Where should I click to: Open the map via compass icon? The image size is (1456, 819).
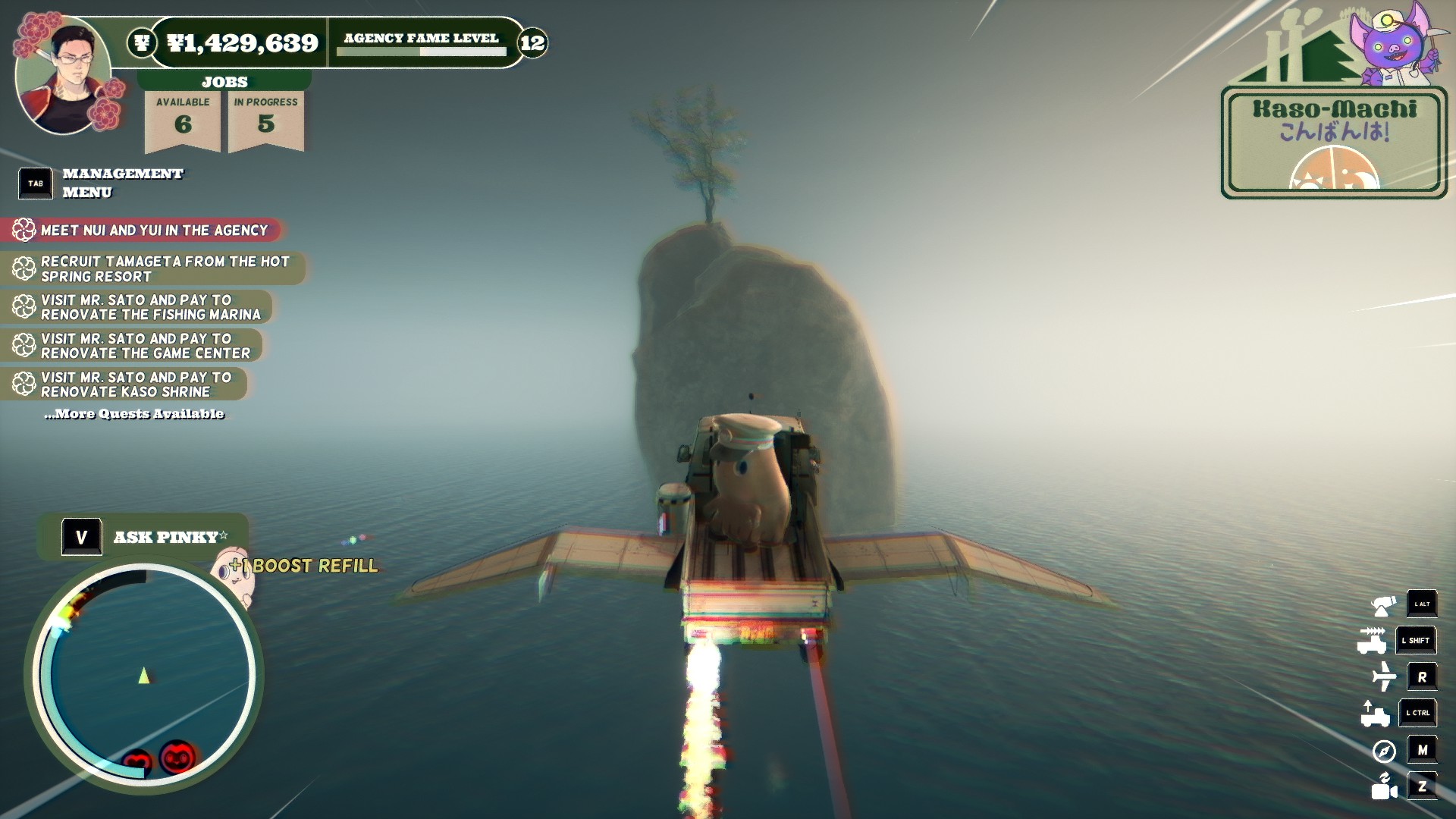pos(1384,751)
